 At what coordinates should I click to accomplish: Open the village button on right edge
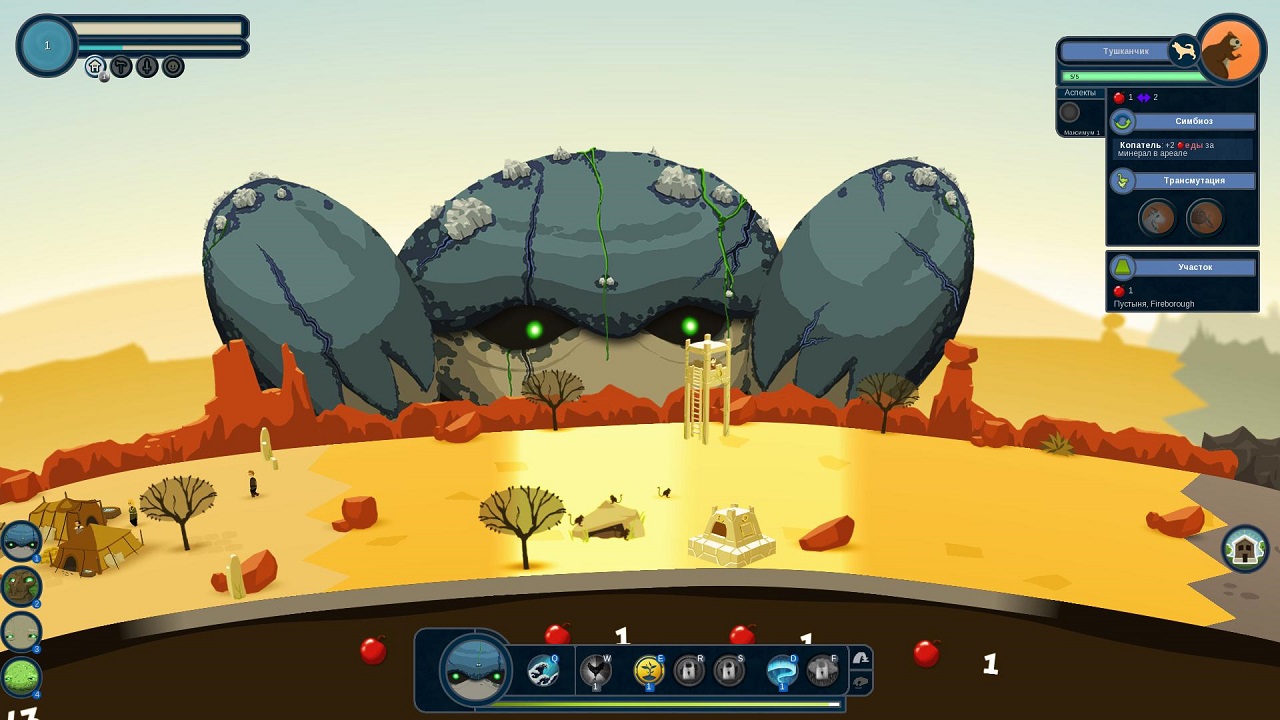click(x=1245, y=549)
